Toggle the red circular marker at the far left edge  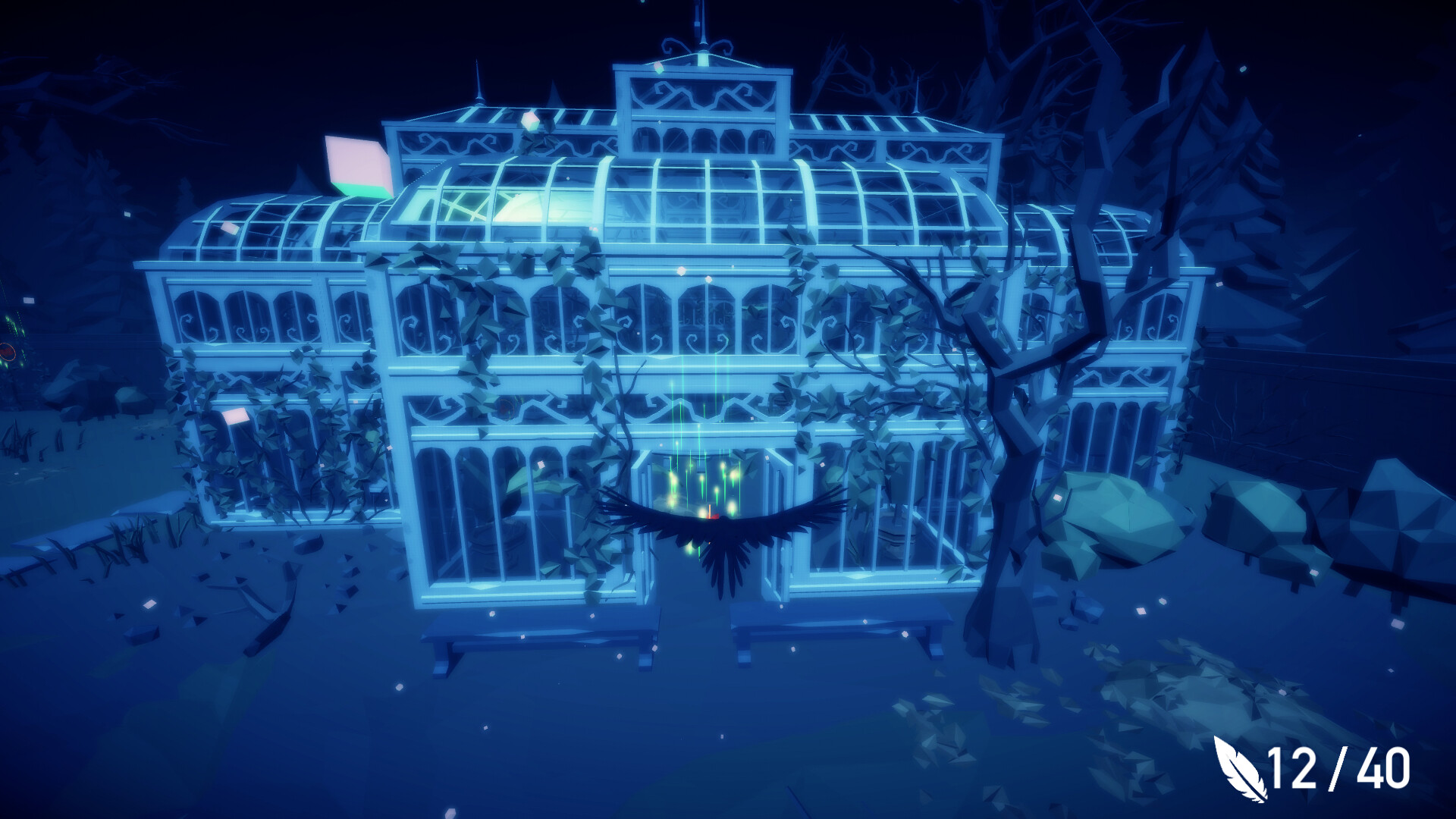6,353
